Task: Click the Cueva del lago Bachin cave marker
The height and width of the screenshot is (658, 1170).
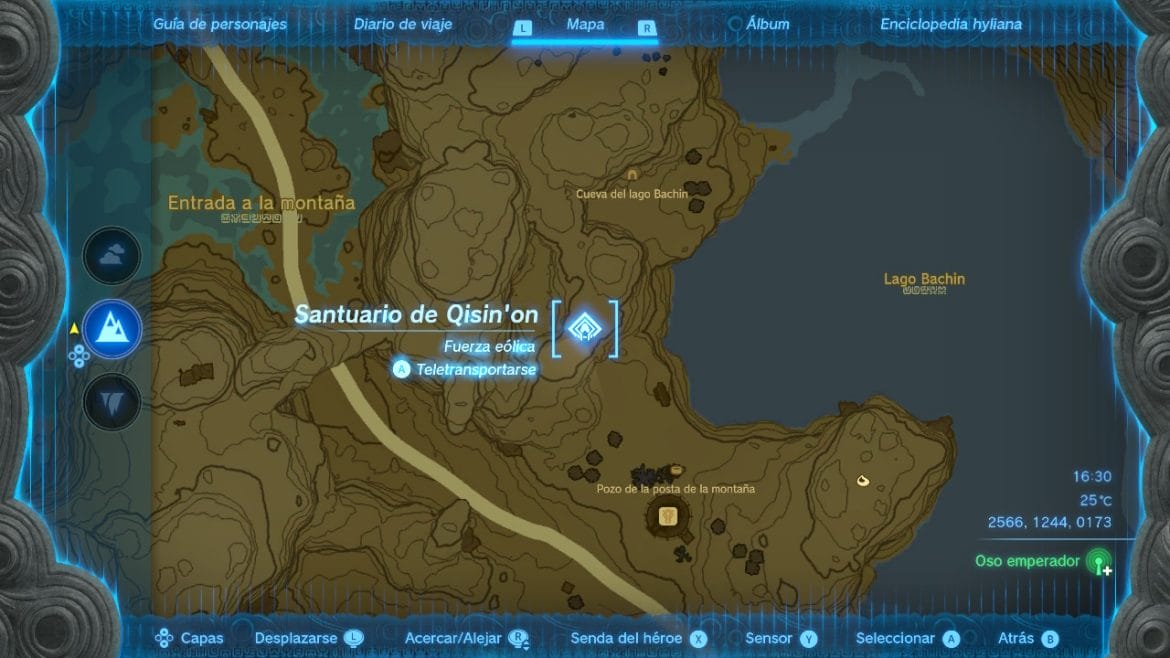Action: click(632, 175)
